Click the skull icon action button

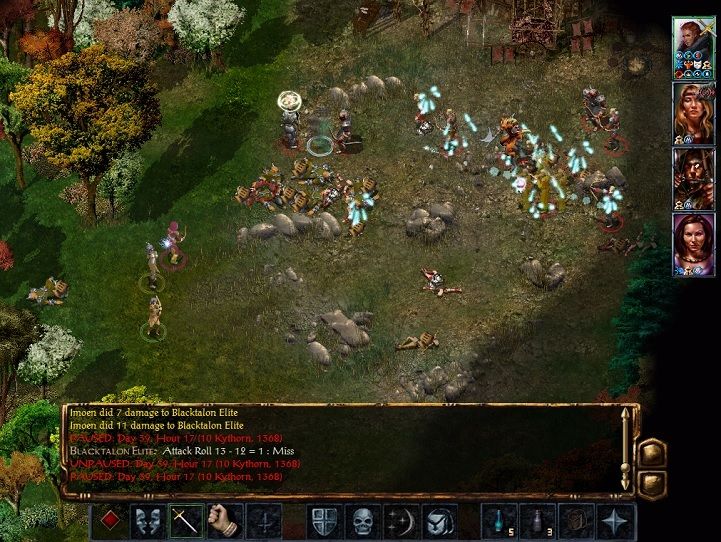360,521
